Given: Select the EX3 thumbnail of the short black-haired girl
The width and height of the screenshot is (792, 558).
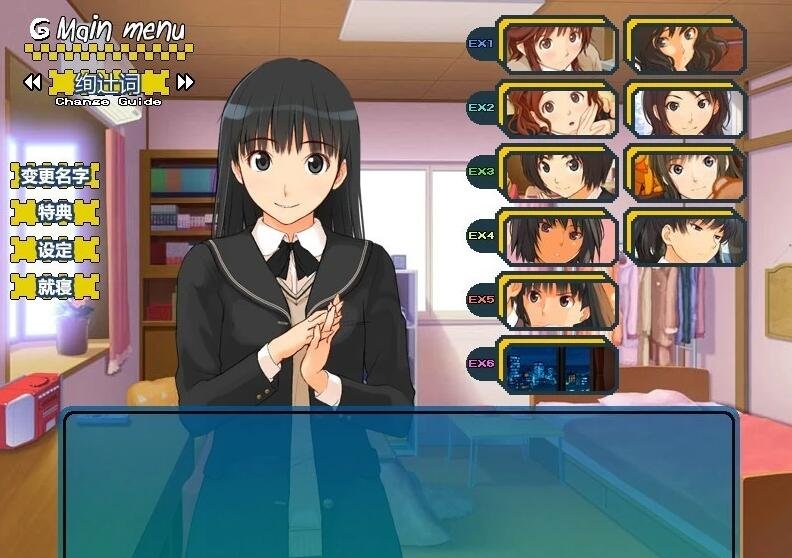Looking at the screenshot, I should (x=558, y=173).
